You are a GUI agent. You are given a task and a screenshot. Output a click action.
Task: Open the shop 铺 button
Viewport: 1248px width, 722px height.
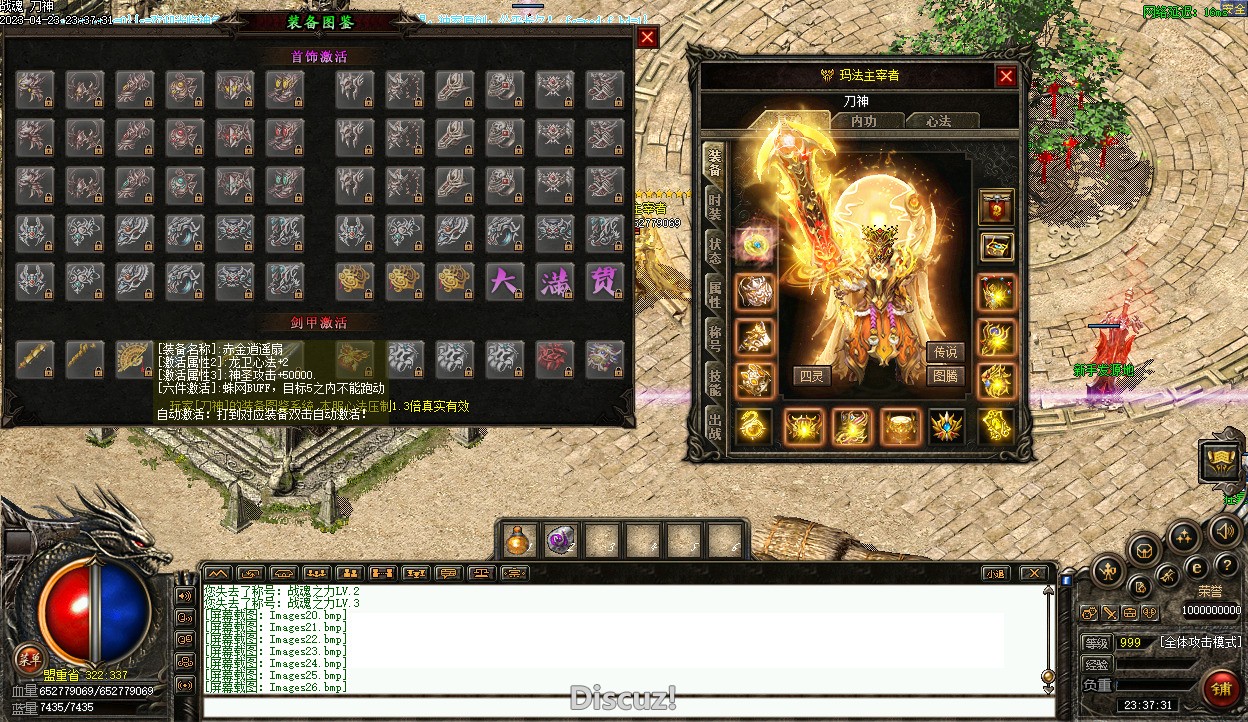1221,689
